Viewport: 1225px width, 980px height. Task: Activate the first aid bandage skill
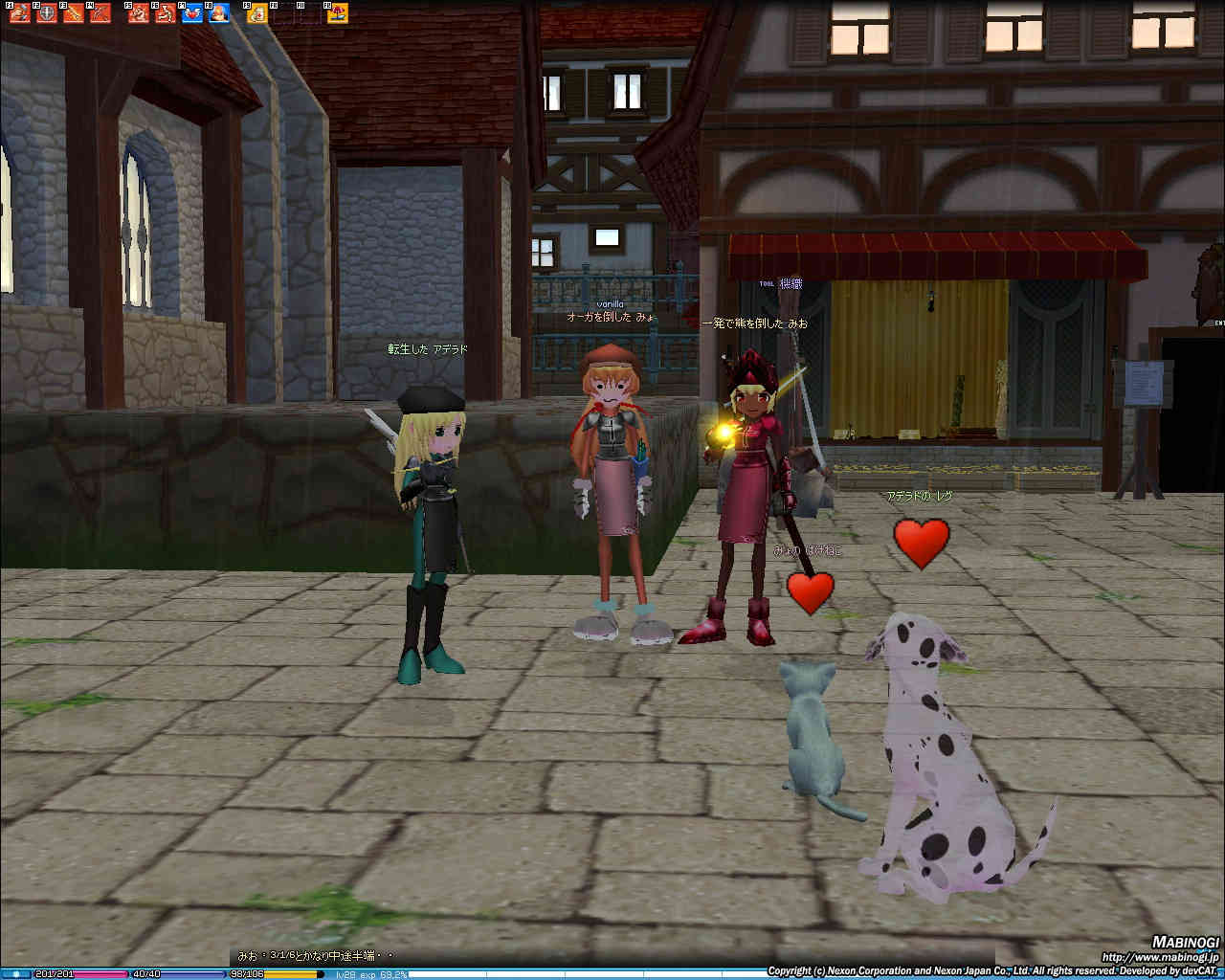point(256,13)
